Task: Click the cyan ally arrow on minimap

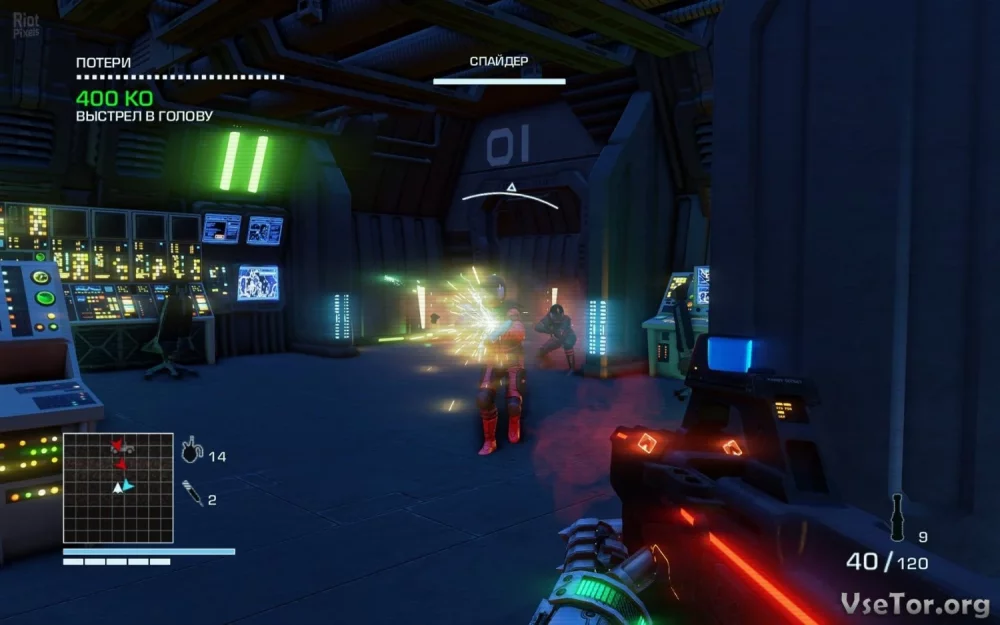Action: click(128, 485)
